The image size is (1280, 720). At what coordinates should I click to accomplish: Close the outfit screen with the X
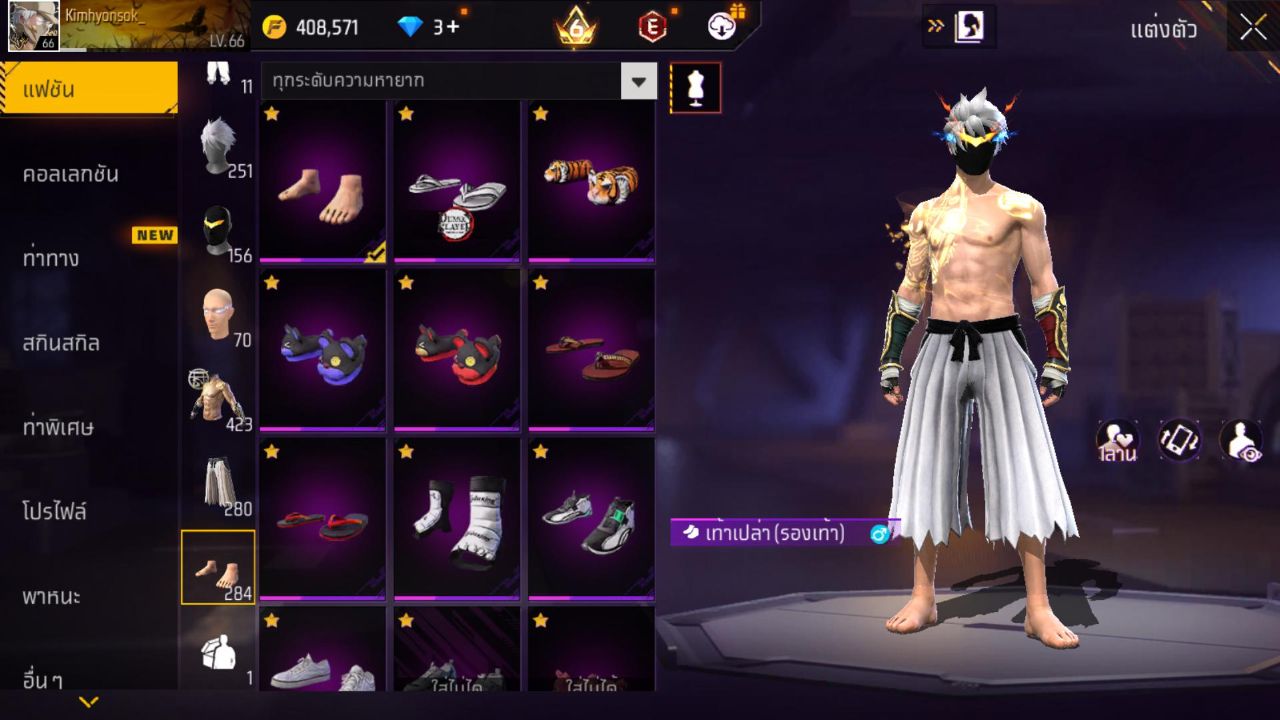coord(1253,28)
